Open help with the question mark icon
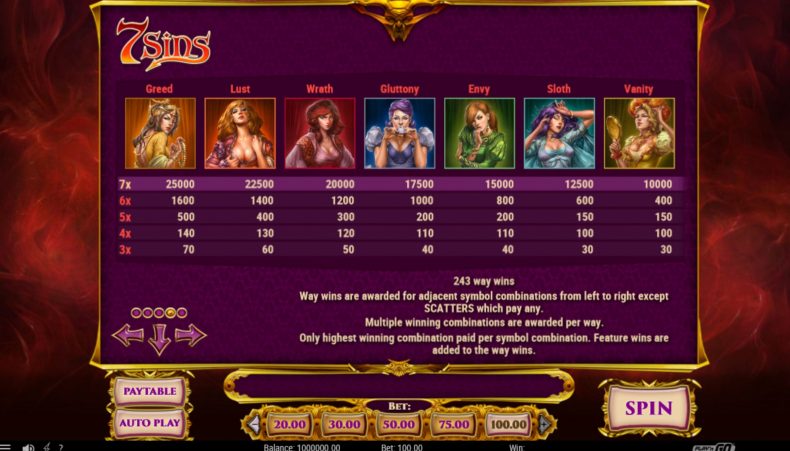This screenshot has width=790, height=451. coord(60,446)
